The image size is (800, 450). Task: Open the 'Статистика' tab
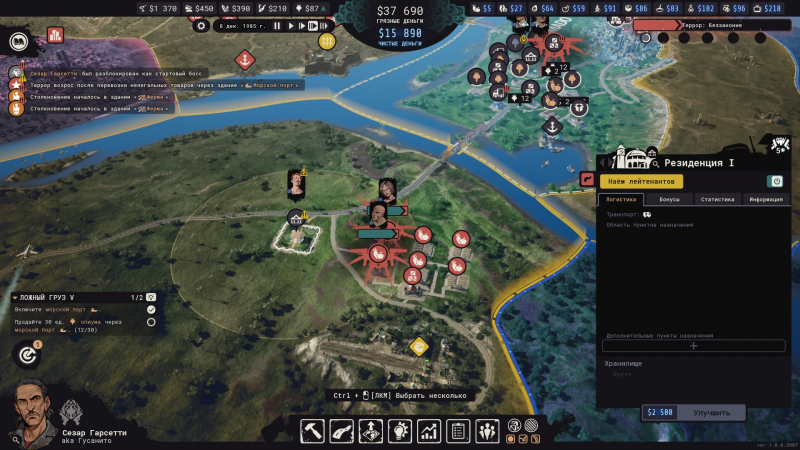point(718,200)
